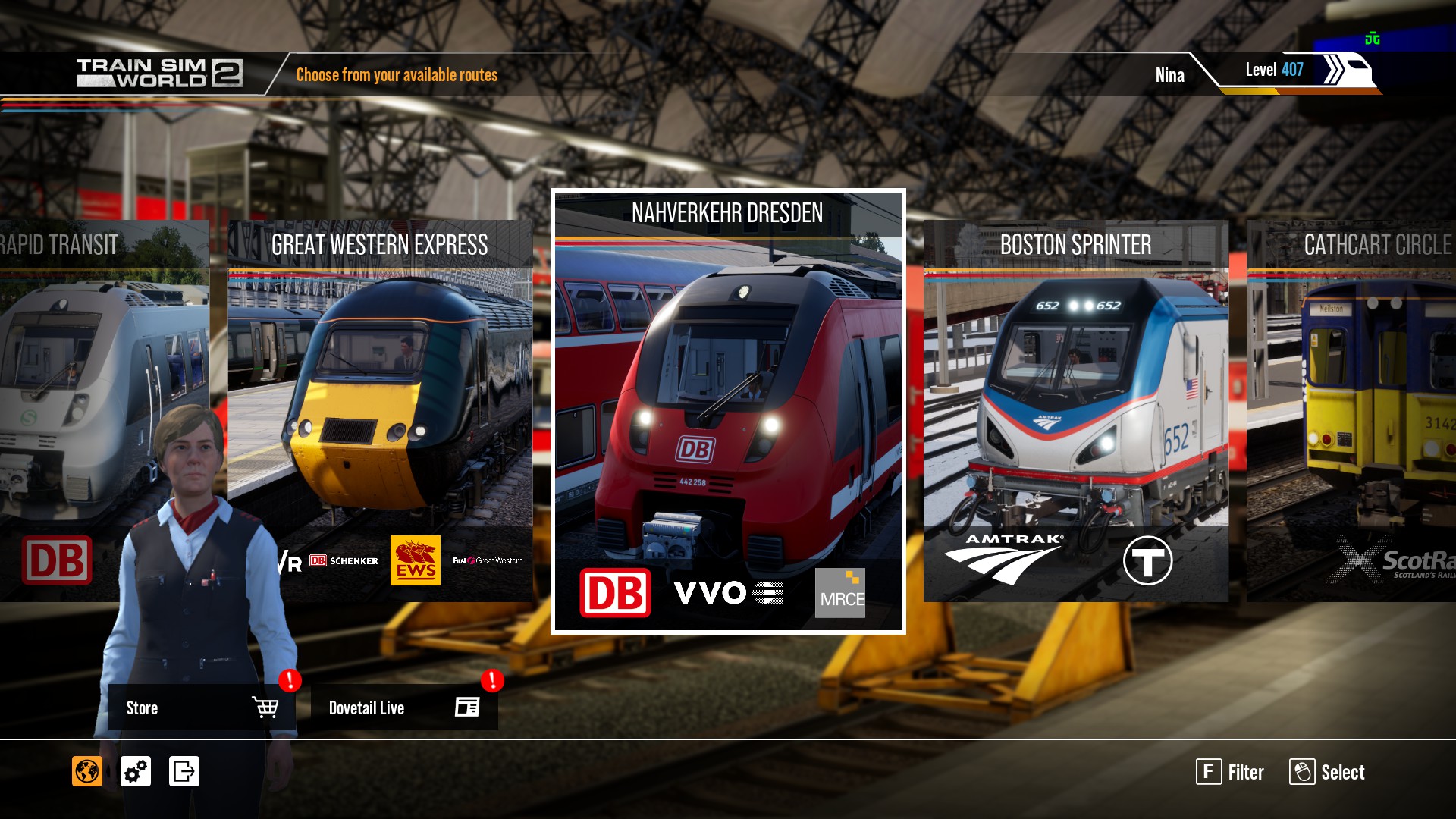Click the exit game icon
1456x819 pixels.
pos(184,771)
